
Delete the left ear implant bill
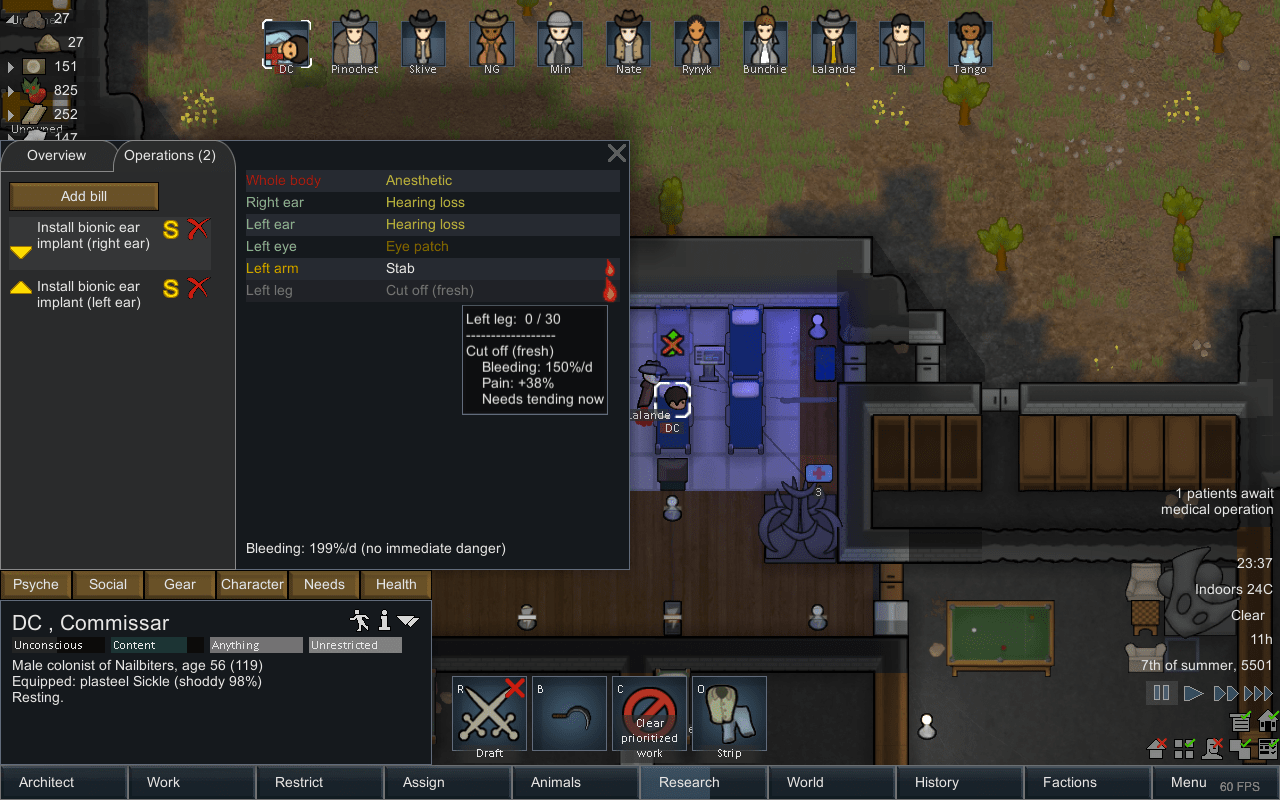198,288
